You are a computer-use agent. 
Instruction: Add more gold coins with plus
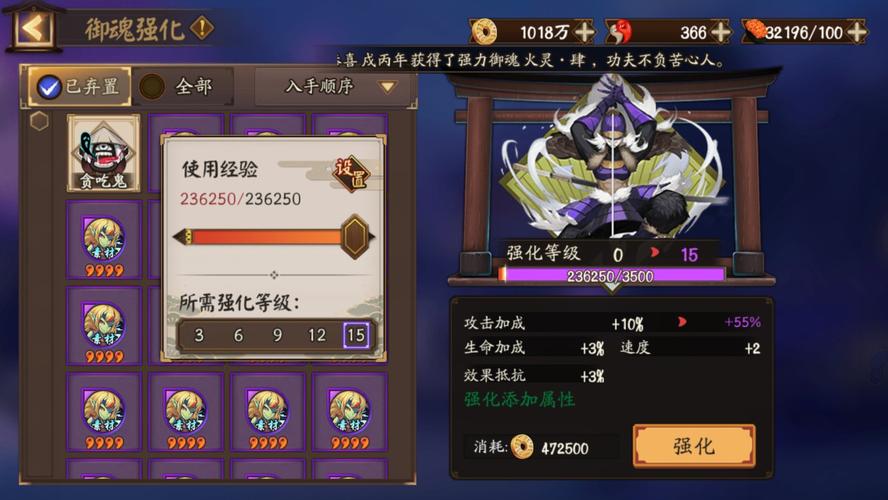[585, 32]
